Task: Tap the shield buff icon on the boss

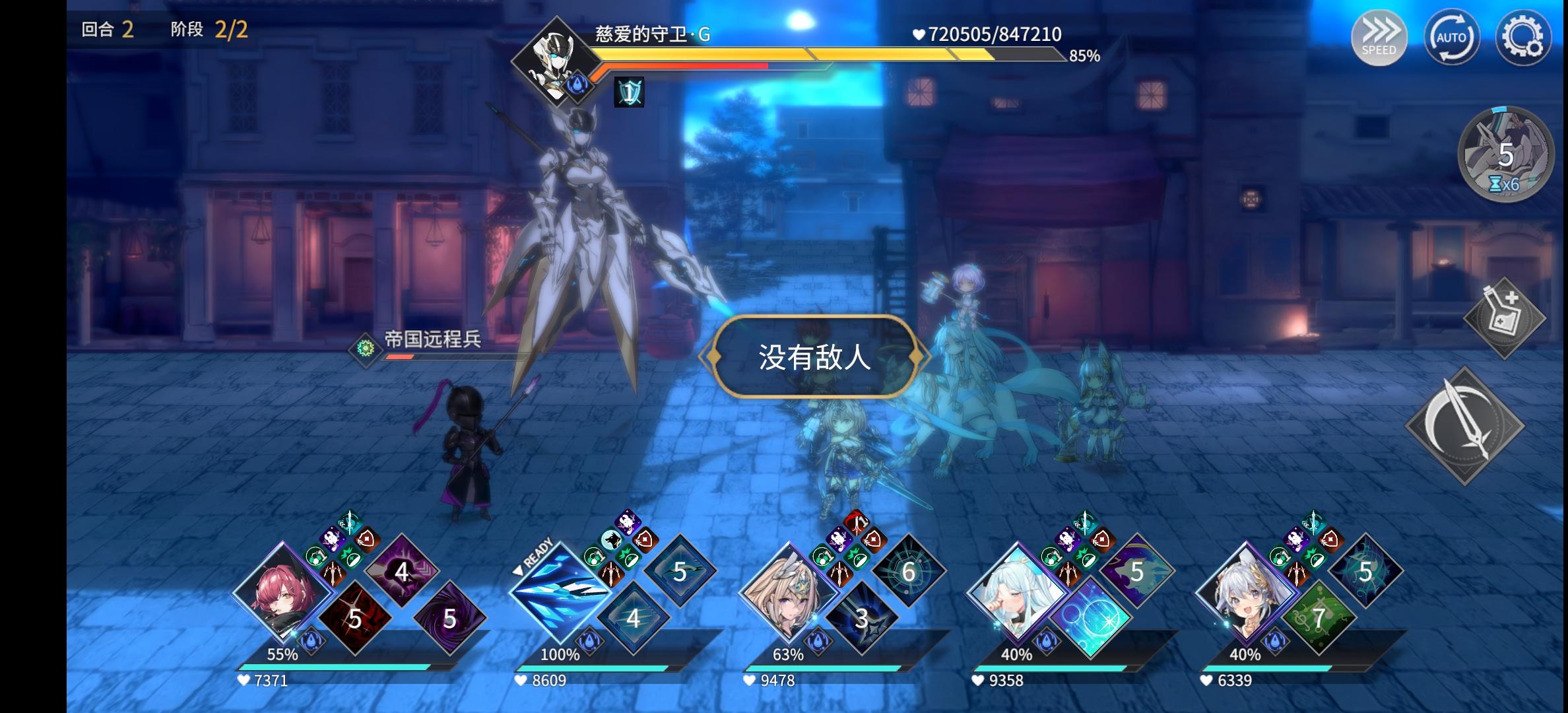Action: click(x=629, y=91)
